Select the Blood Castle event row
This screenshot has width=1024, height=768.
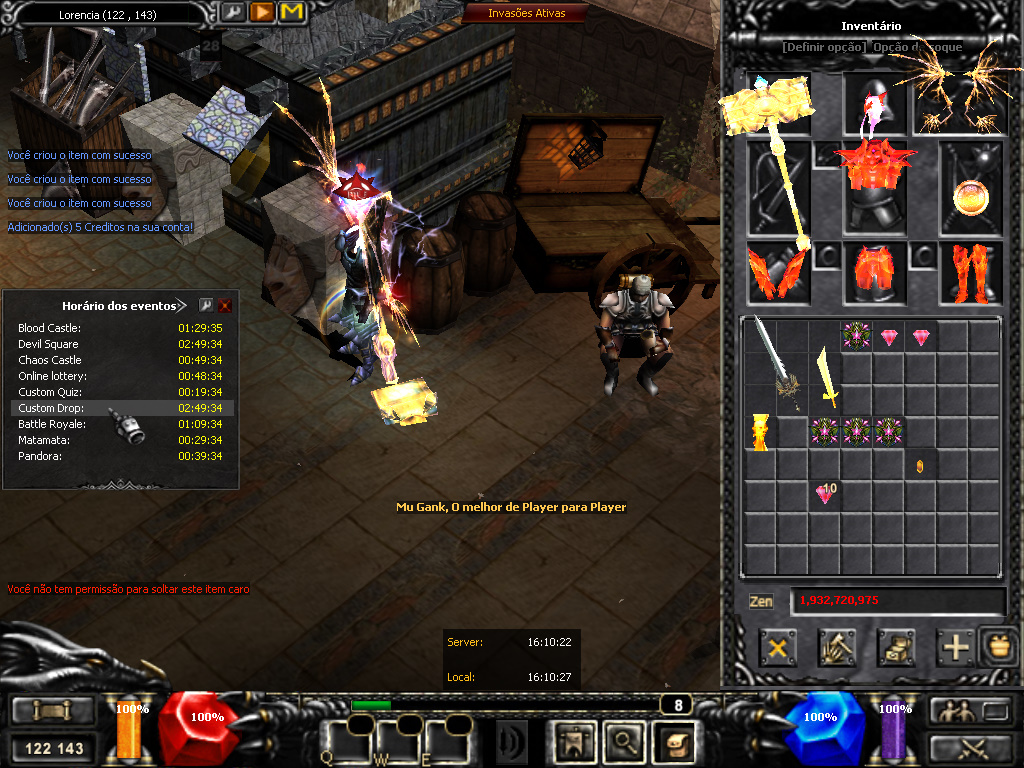[x=122, y=328]
